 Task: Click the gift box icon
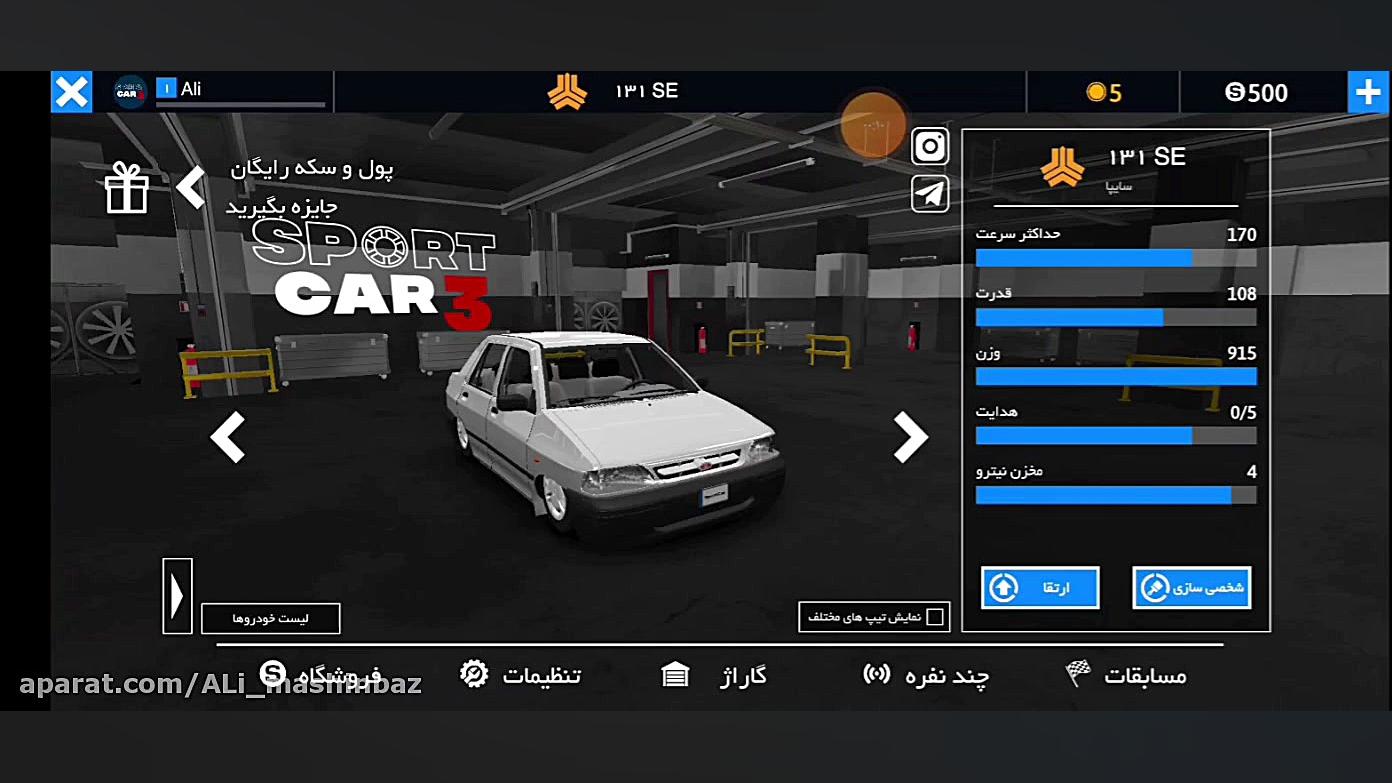128,188
